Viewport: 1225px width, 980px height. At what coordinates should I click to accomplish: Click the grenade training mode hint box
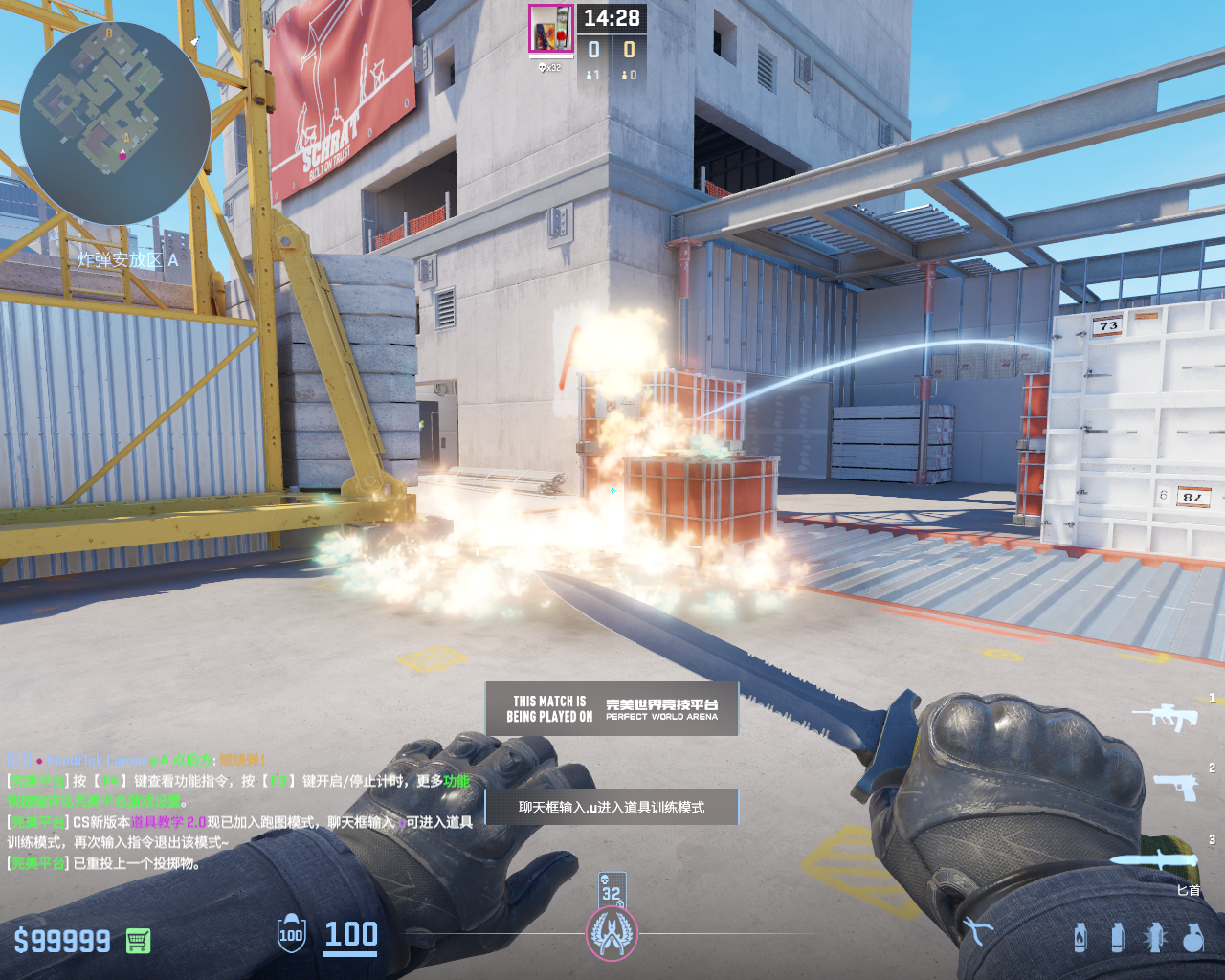coord(612,807)
